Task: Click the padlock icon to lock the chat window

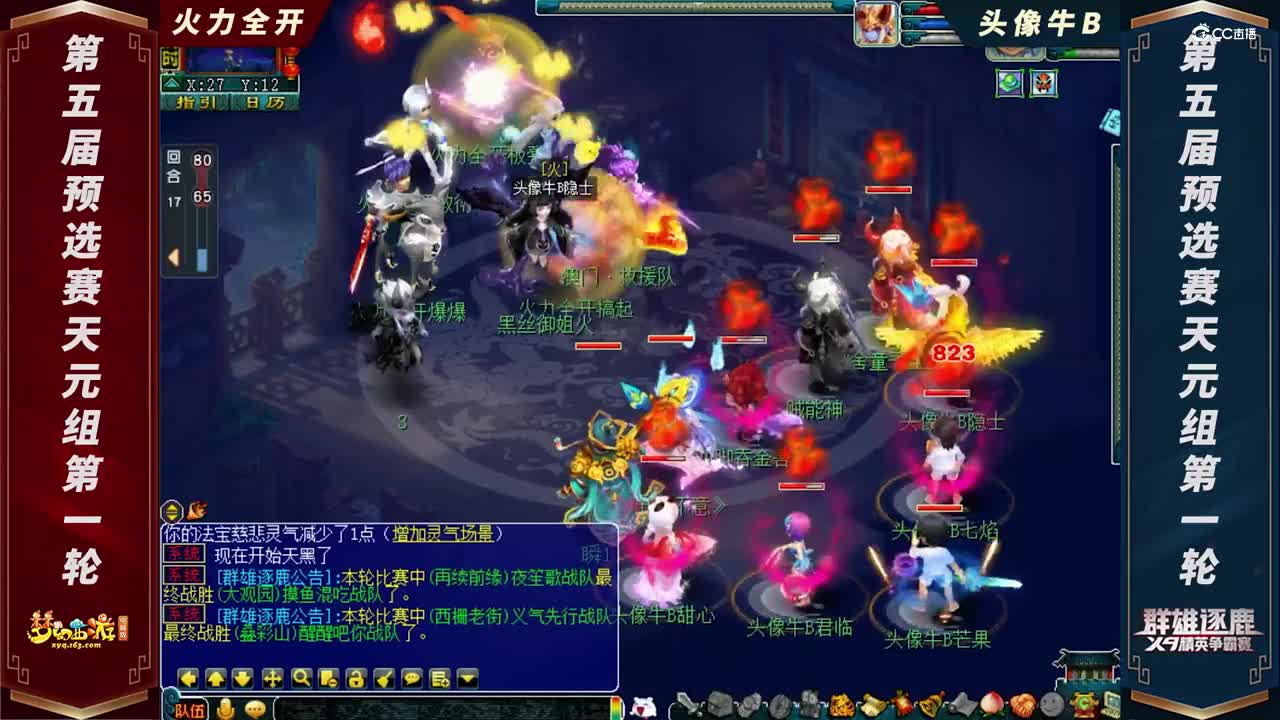Action: [x=356, y=678]
